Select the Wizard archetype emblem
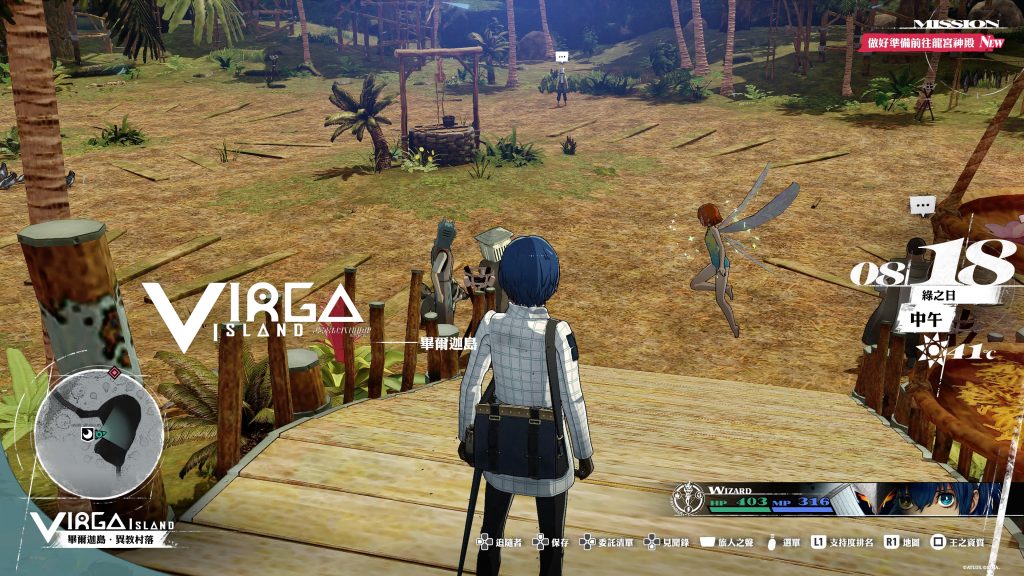1024x576 pixels. [689, 497]
